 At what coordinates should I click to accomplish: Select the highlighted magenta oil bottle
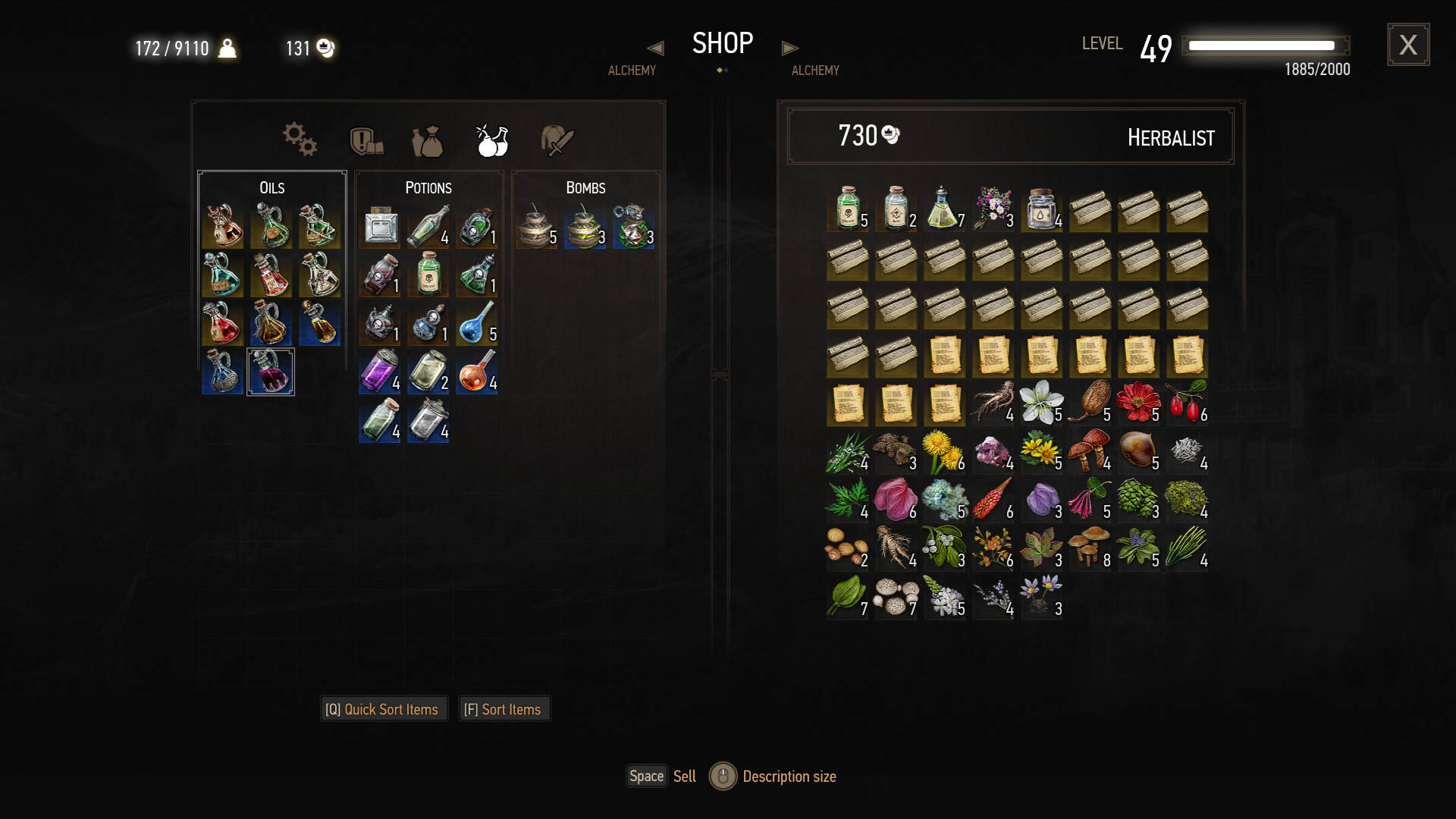pyautogui.click(x=271, y=372)
